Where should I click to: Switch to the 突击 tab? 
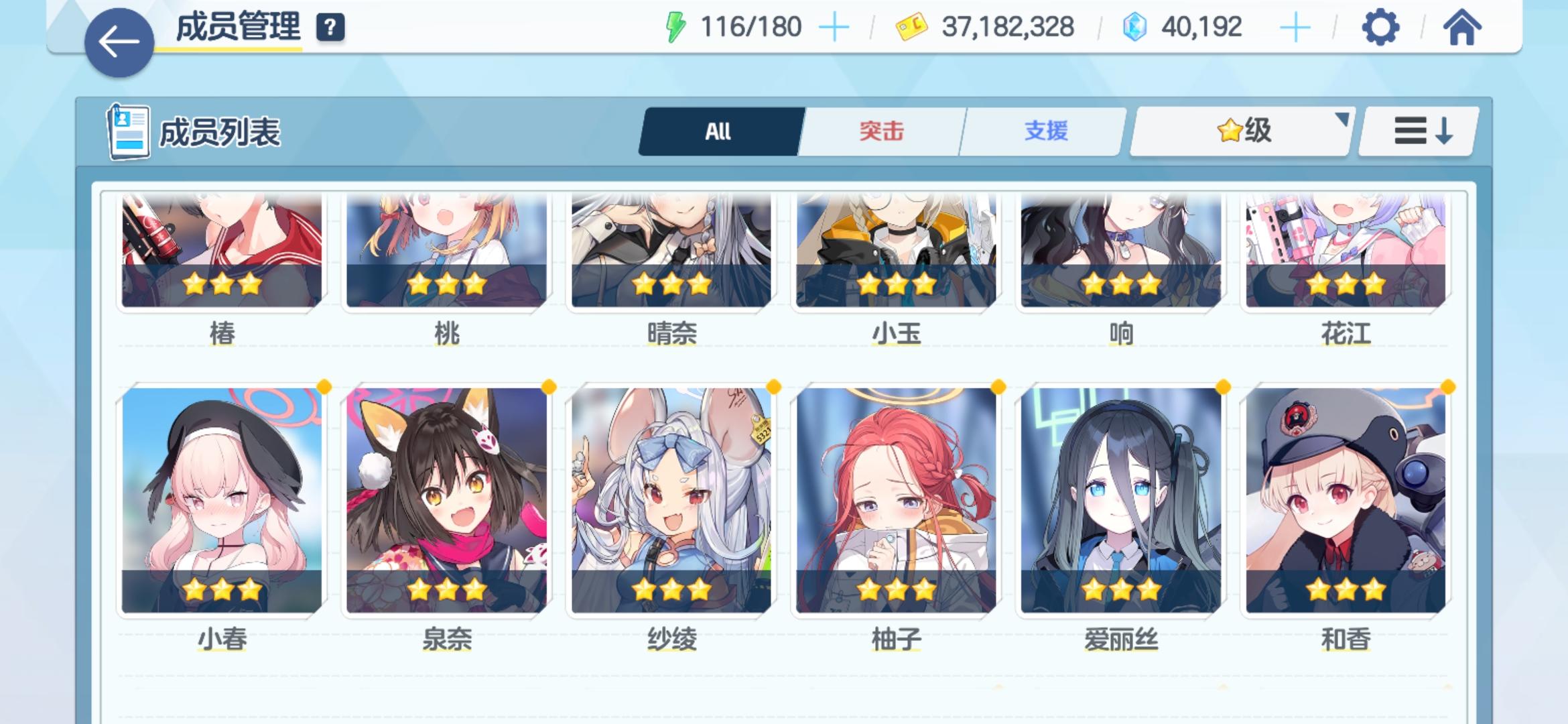[881, 132]
